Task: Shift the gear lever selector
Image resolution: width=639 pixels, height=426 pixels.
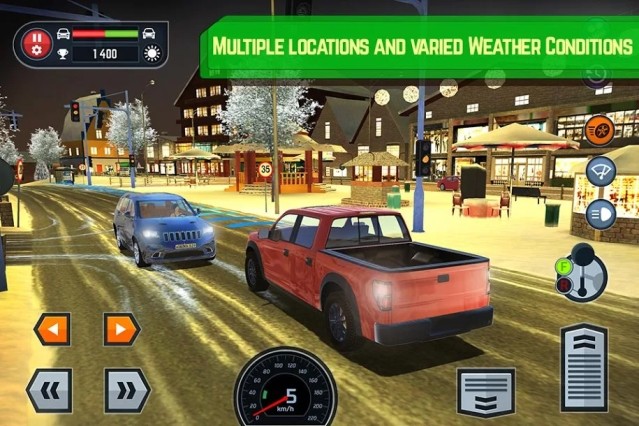Action: 581,271
